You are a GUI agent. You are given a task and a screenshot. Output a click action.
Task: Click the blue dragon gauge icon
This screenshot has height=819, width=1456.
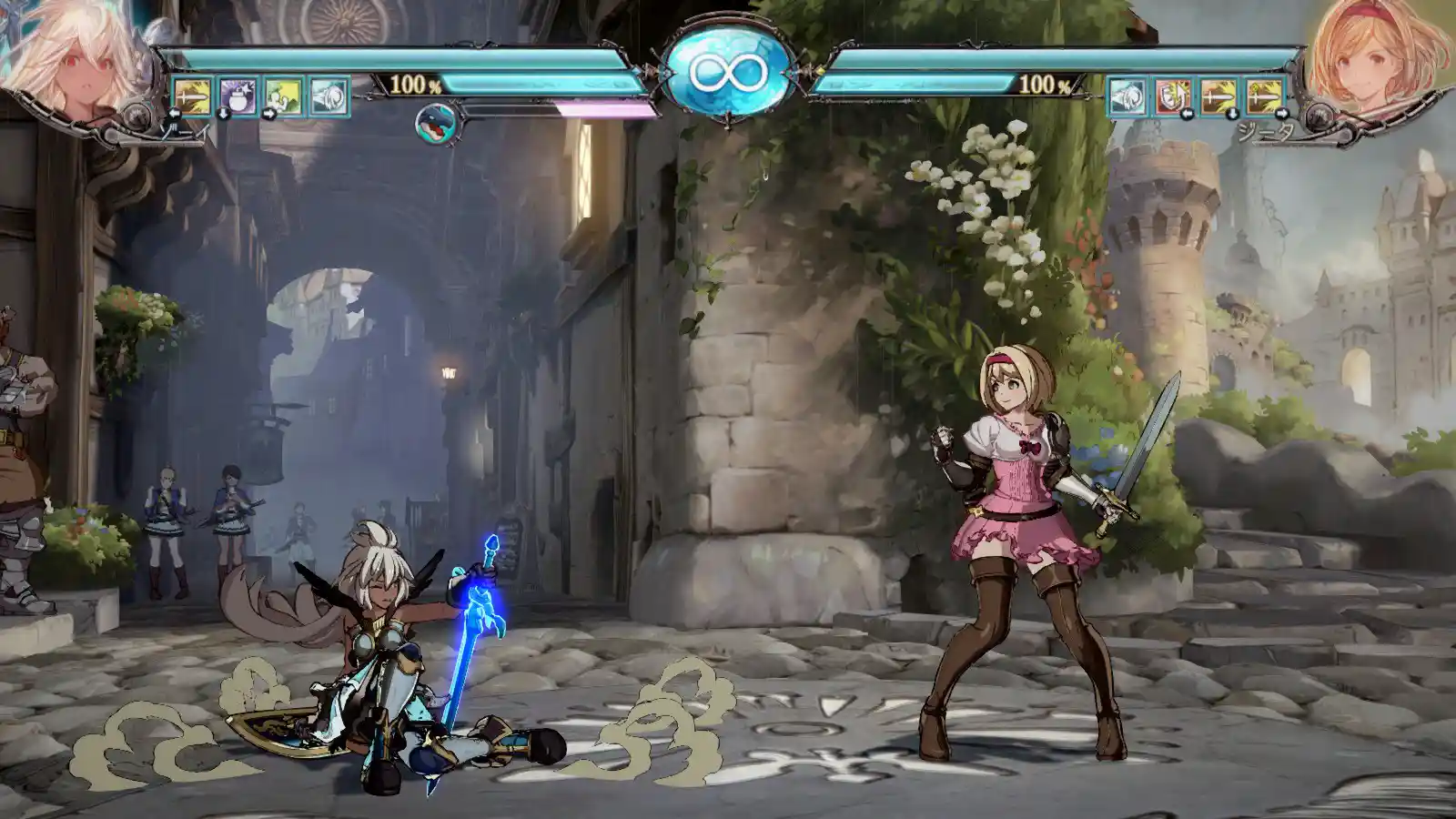tap(434, 123)
